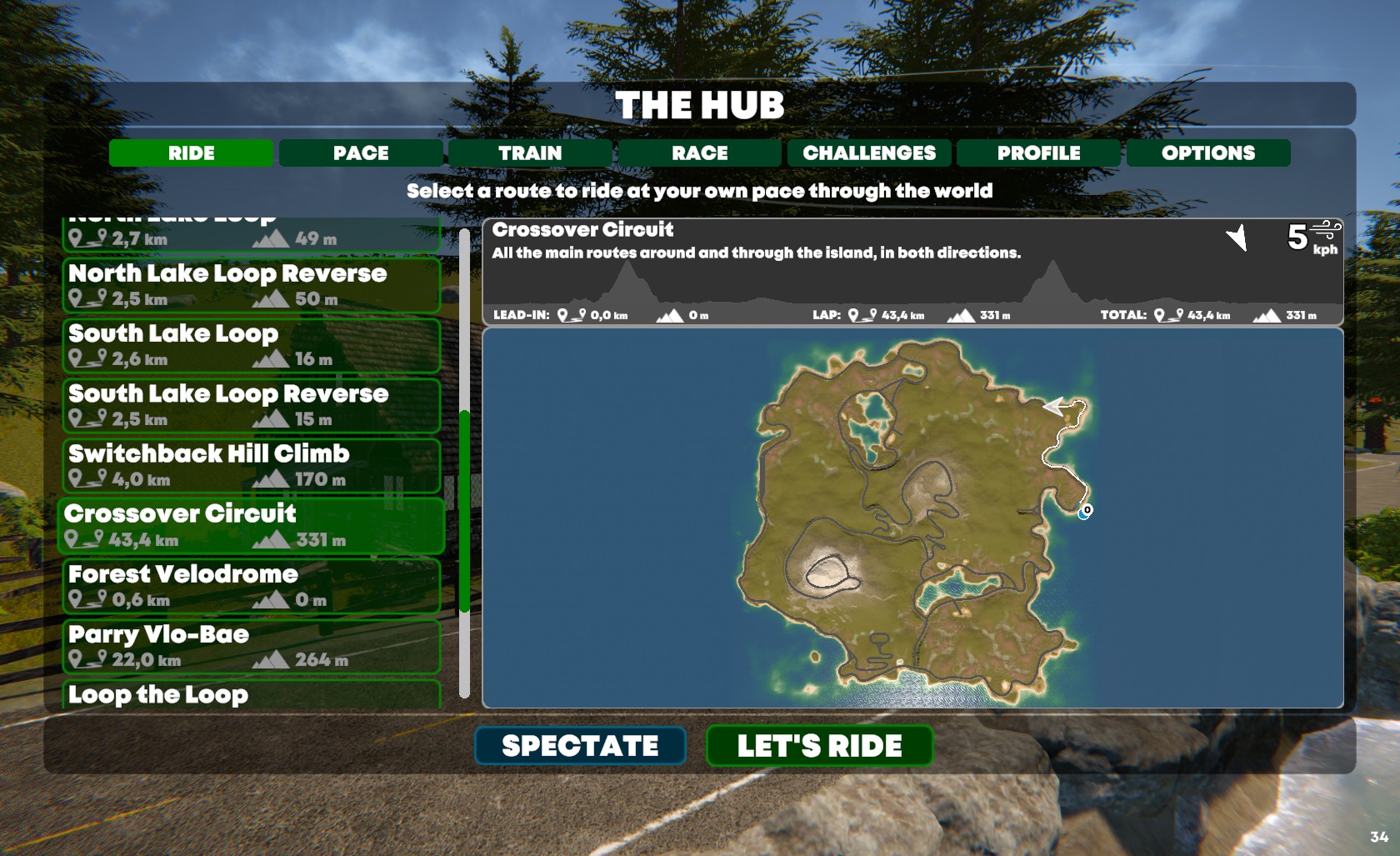Start riding with LET'S RIDE
This screenshot has height=856, width=1400.
point(819,745)
